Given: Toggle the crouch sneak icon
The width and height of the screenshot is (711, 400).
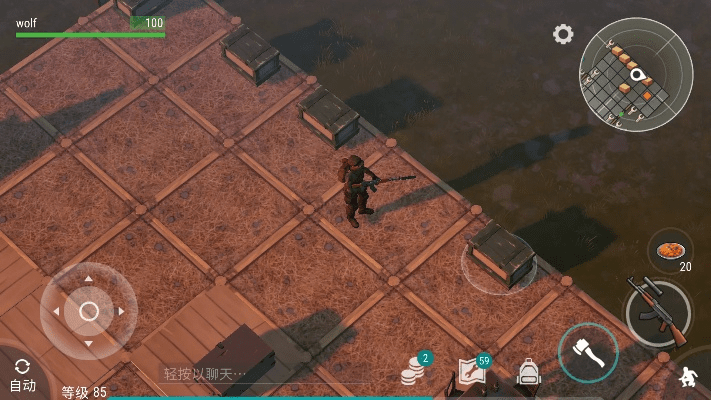Looking at the screenshot, I should pyautogui.click(x=688, y=378).
